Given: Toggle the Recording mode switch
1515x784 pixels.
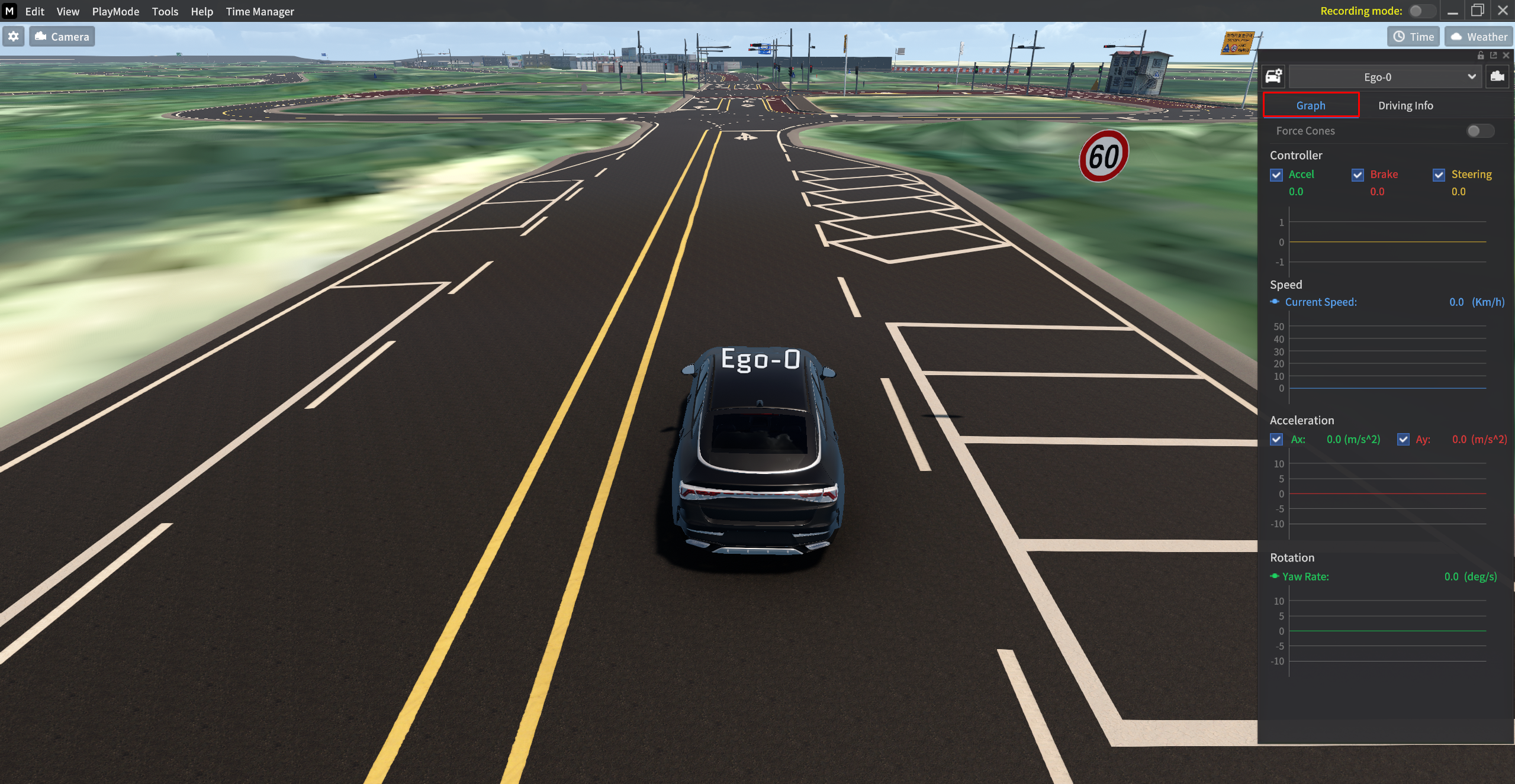Looking at the screenshot, I should 1421,11.
